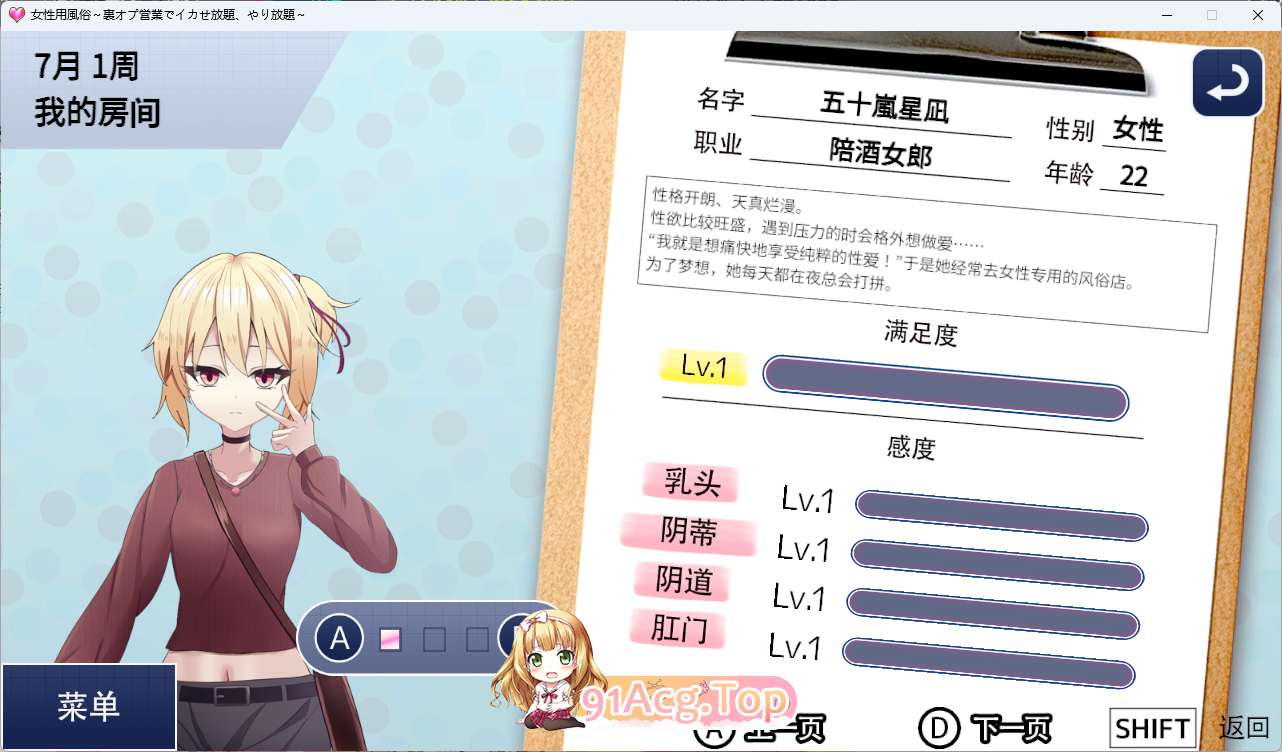
Task: Click the circled A icon beside 上一页
Action: tap(716, 727)
